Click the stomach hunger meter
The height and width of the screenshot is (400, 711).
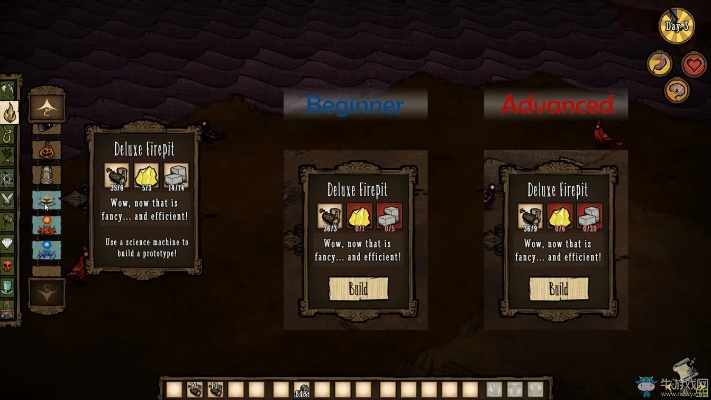pos(660,65)
